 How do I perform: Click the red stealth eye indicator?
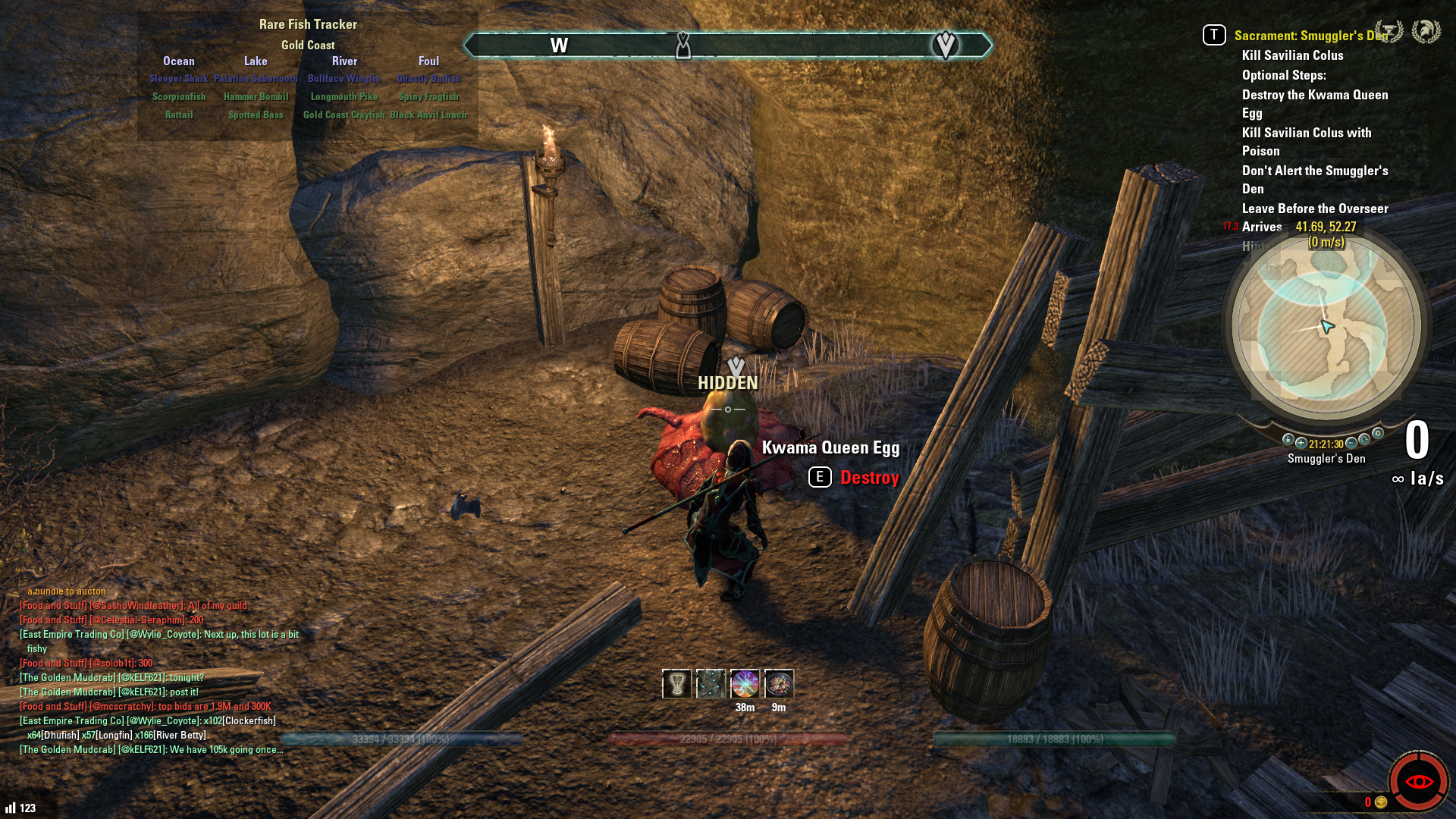[1418, 782]
